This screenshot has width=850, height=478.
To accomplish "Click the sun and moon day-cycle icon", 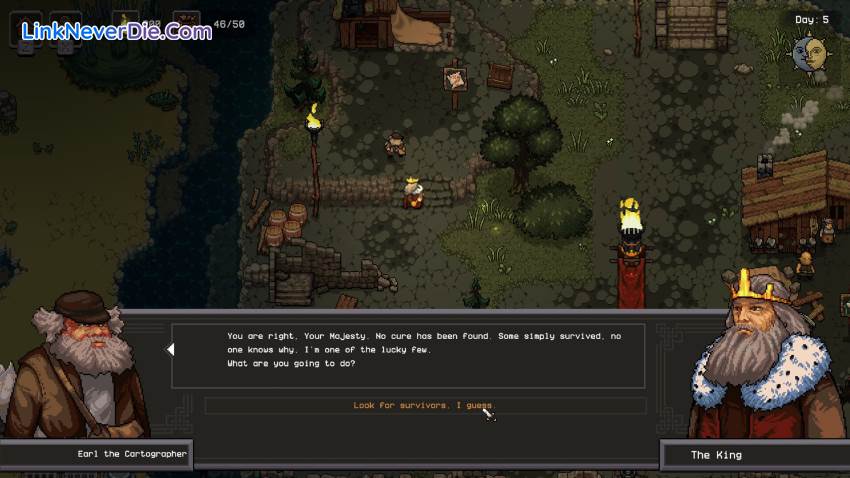I will tap(810, 53).
